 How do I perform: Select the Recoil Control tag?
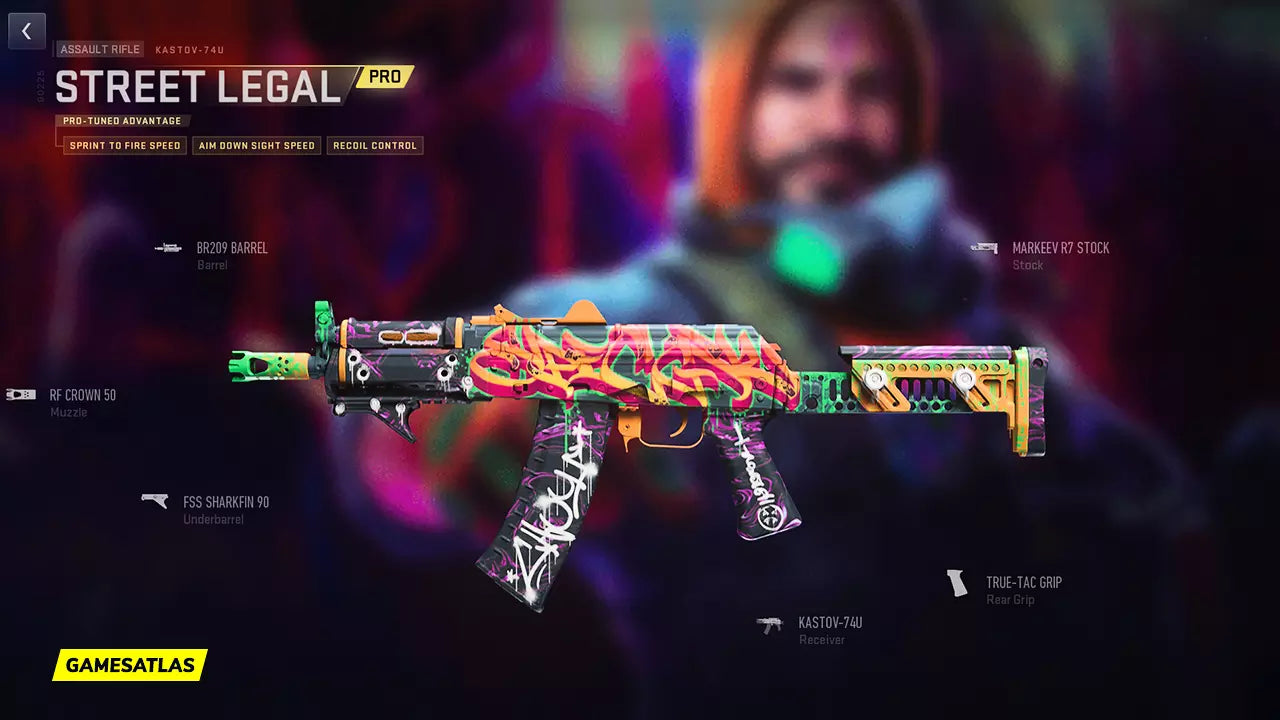pyautogui.click(x=375, y=146)
